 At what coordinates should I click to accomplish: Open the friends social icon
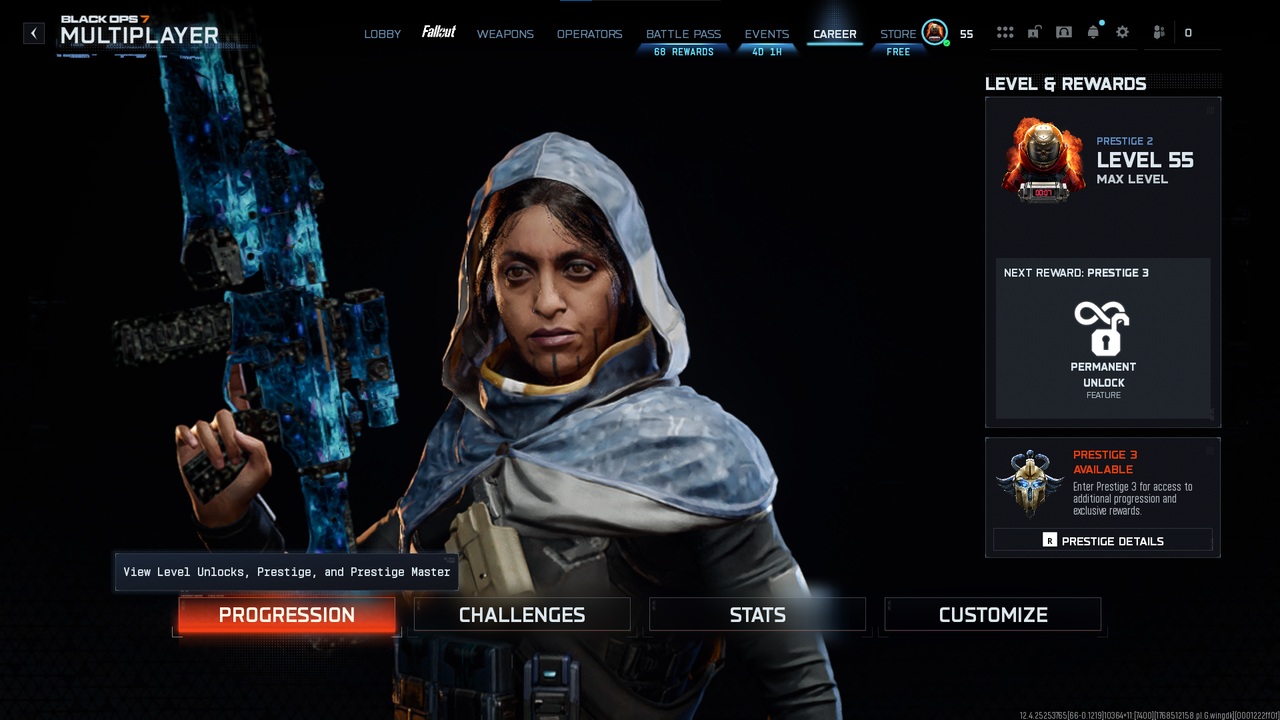1158,33
